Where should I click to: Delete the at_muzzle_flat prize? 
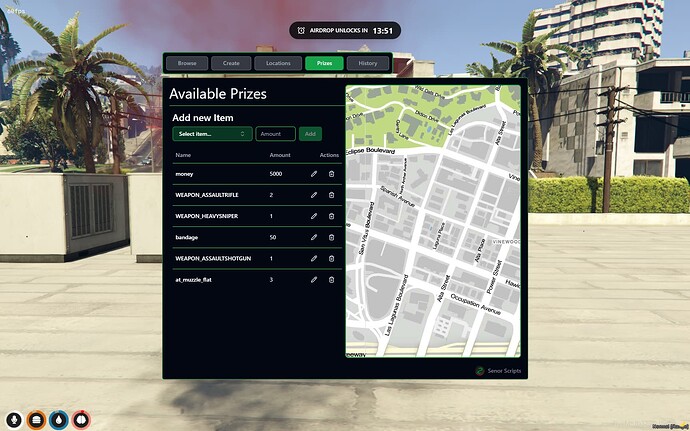click(x=331, y=279)
